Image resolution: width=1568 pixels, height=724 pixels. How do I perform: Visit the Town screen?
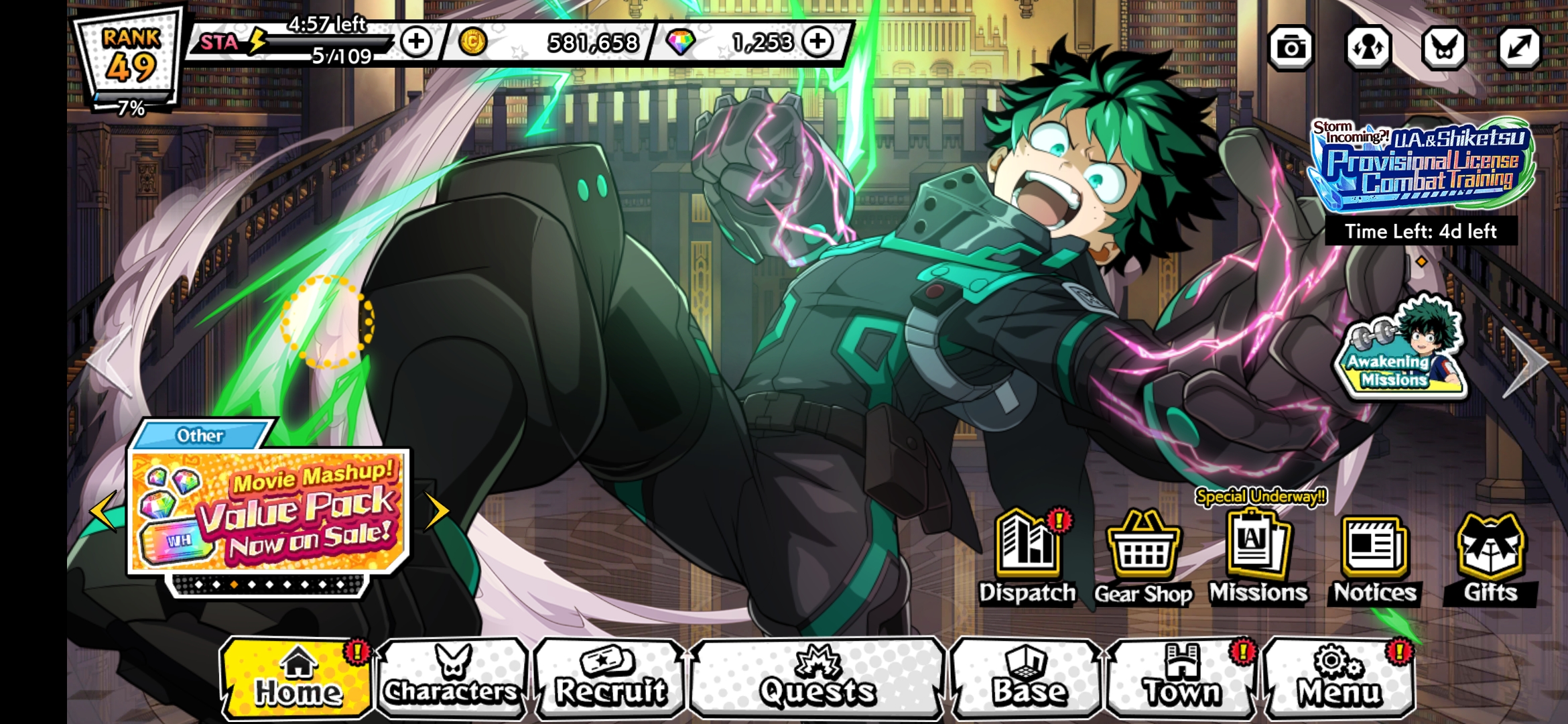pyautogui.click(x=1182, y=678)
